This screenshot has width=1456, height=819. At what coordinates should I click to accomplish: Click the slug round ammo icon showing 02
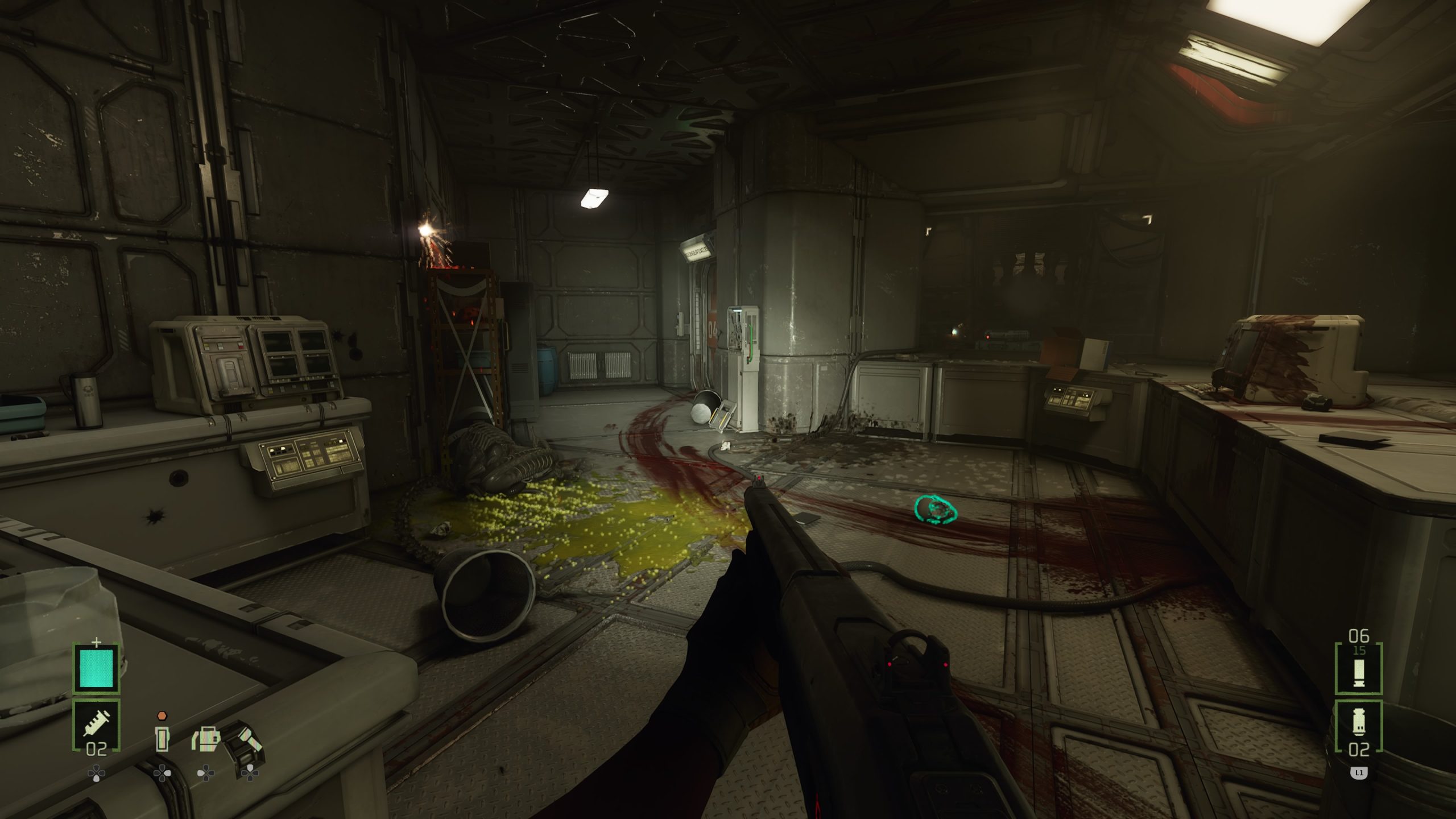pyautogui.click(x=1358, y=722)
